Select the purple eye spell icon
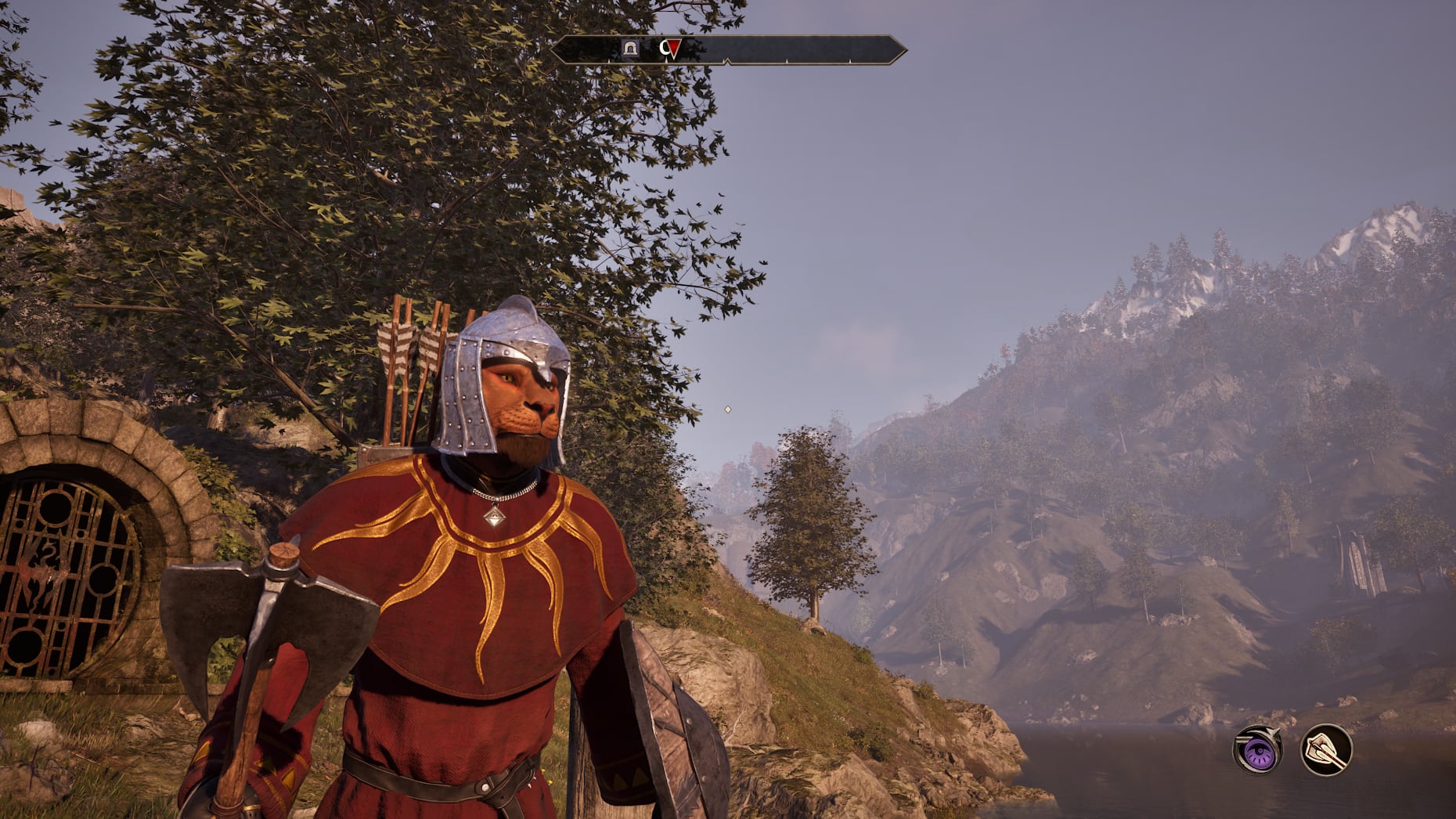The image size is (1456, 819). [1257, 751]
